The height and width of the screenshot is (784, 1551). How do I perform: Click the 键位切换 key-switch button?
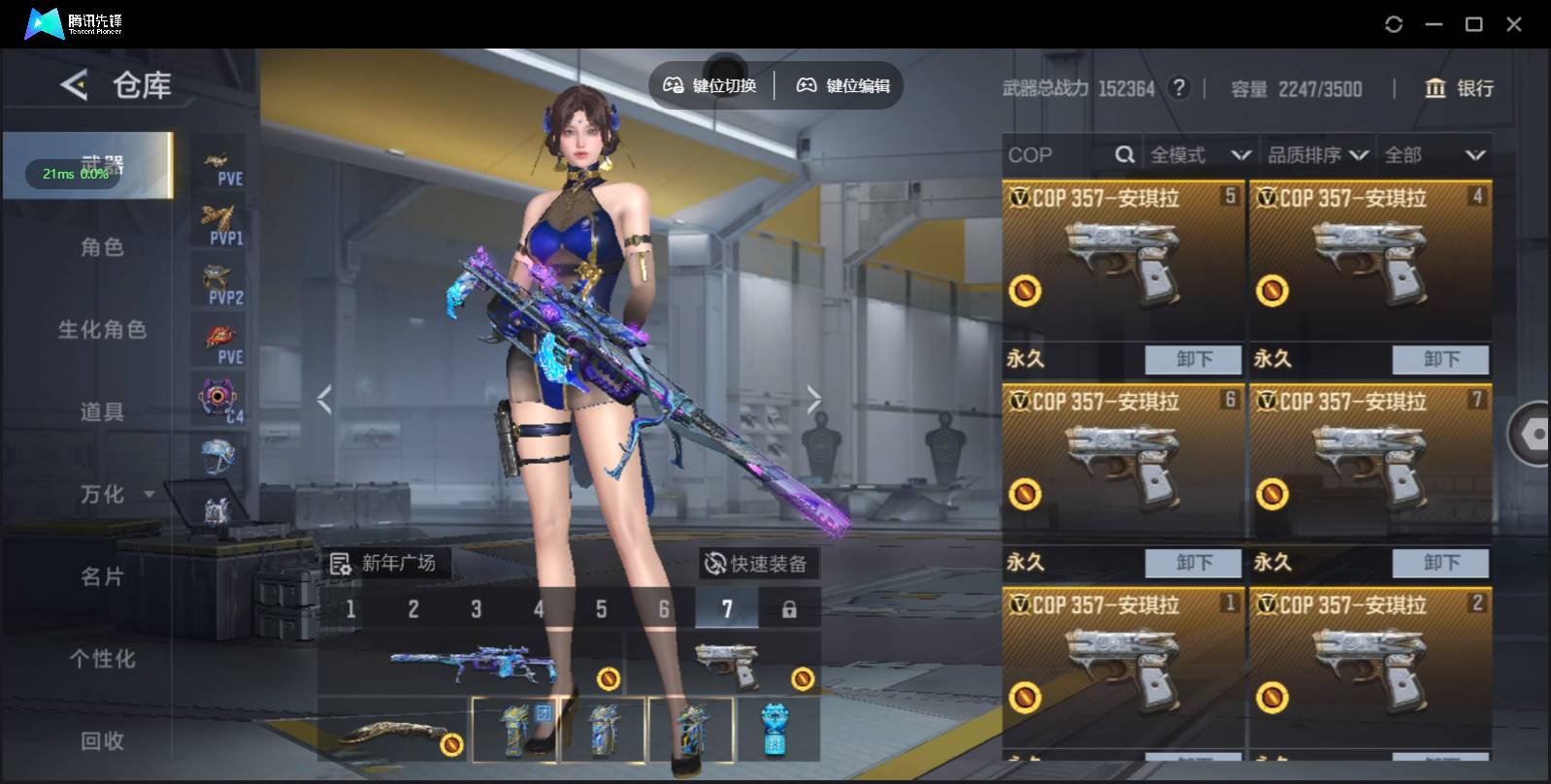(x=709, y=85)
